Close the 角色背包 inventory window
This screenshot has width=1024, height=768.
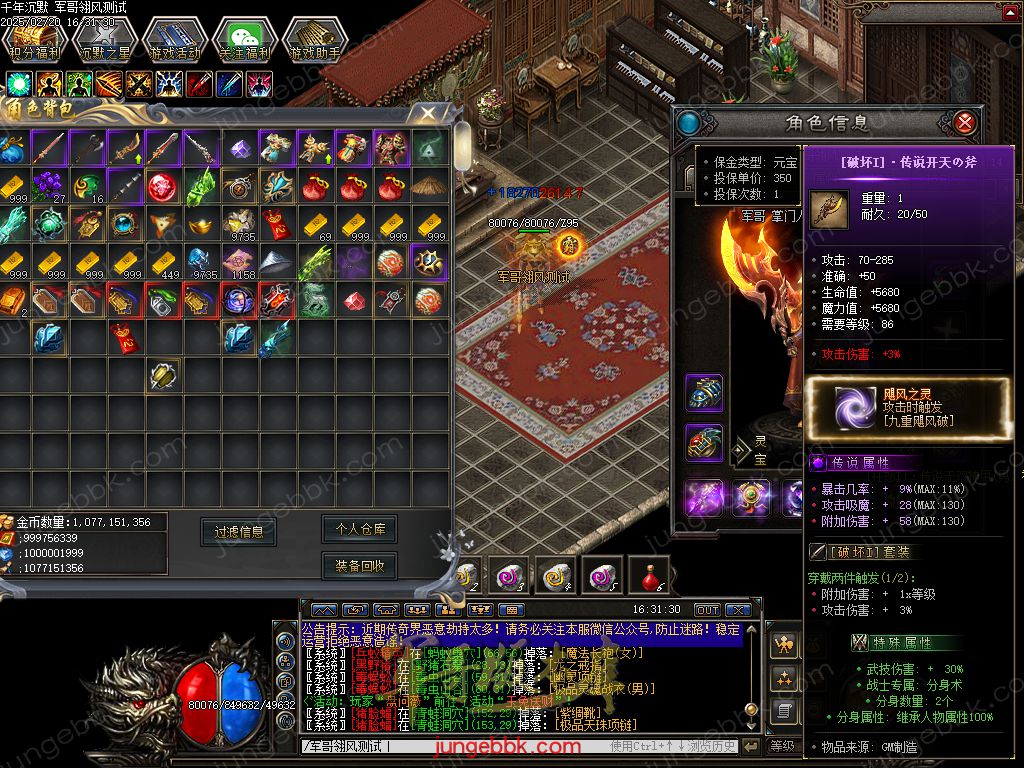click(x=428, y=114)
